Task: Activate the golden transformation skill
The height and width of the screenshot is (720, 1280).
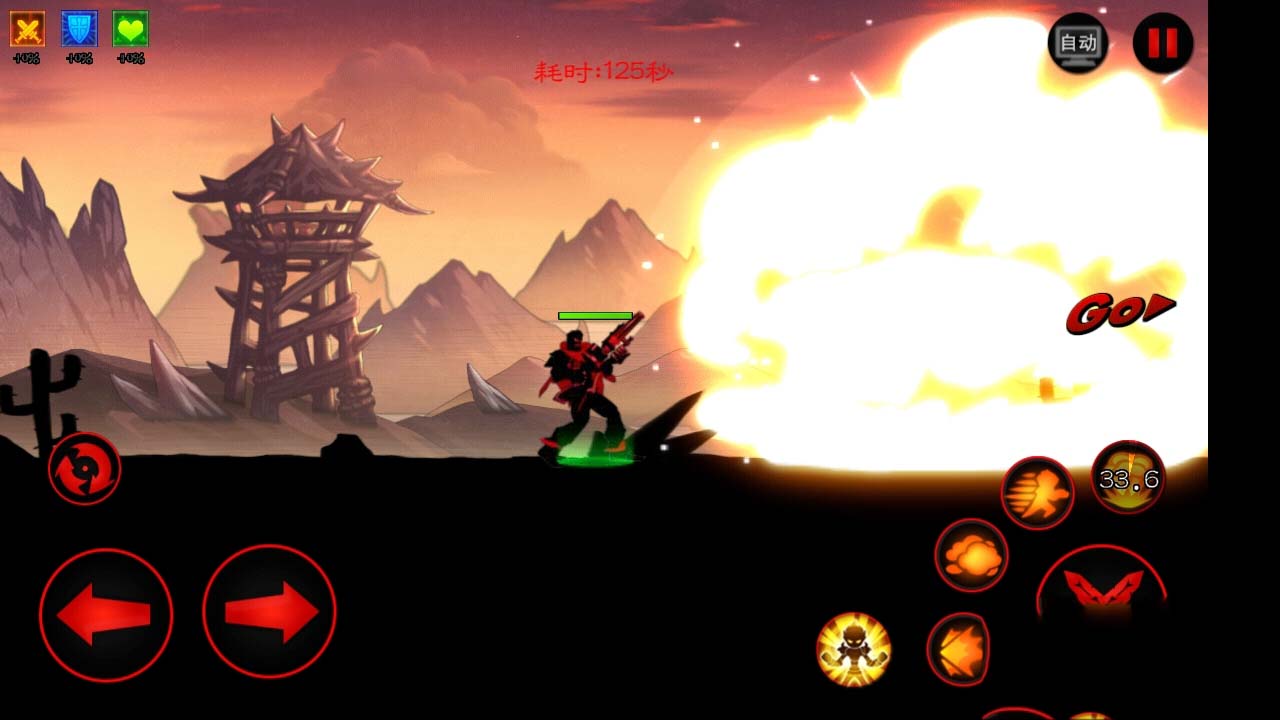Action: [x=853, y=649]
